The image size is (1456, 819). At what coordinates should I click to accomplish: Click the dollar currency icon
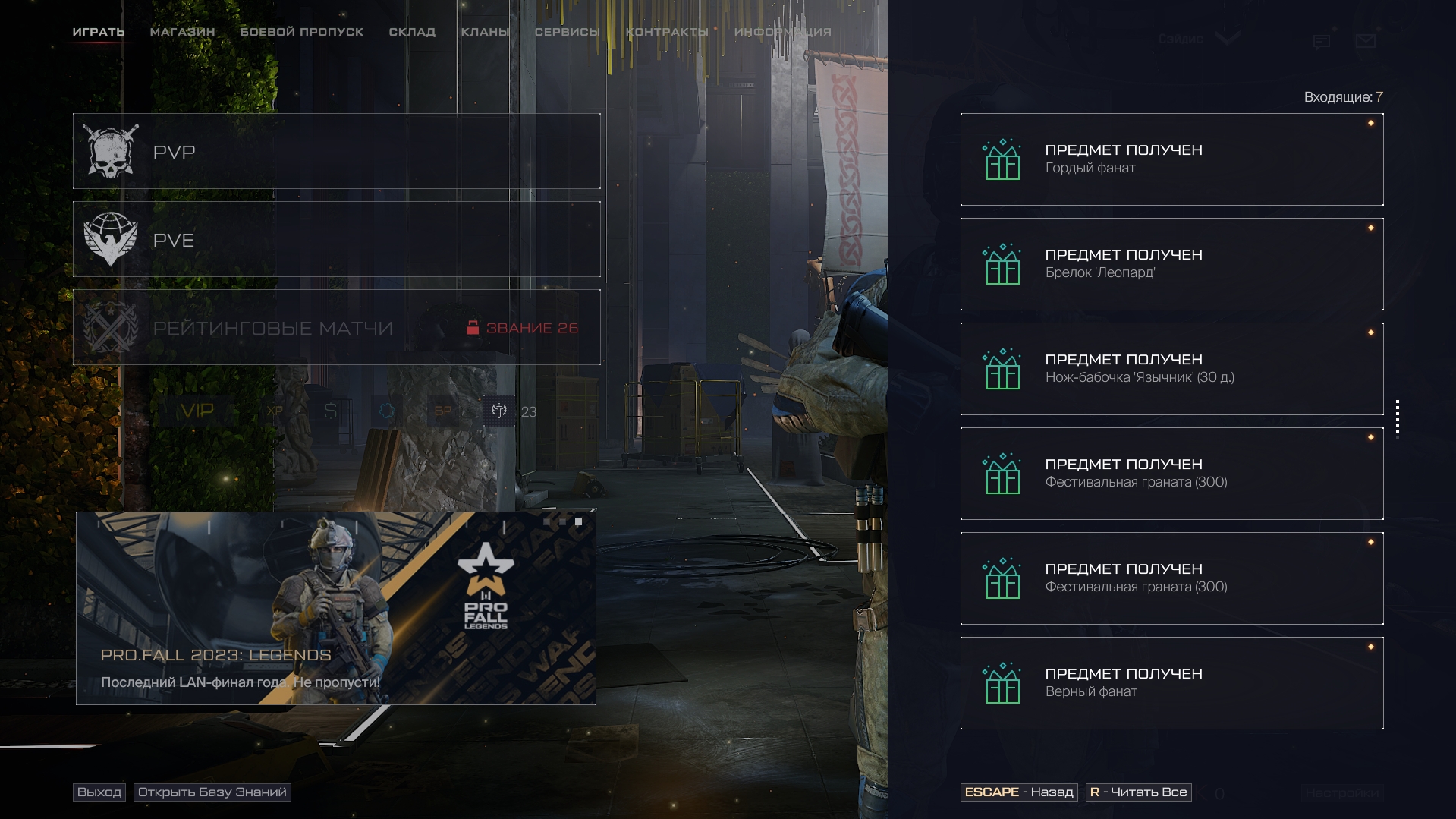coord(329,411)
